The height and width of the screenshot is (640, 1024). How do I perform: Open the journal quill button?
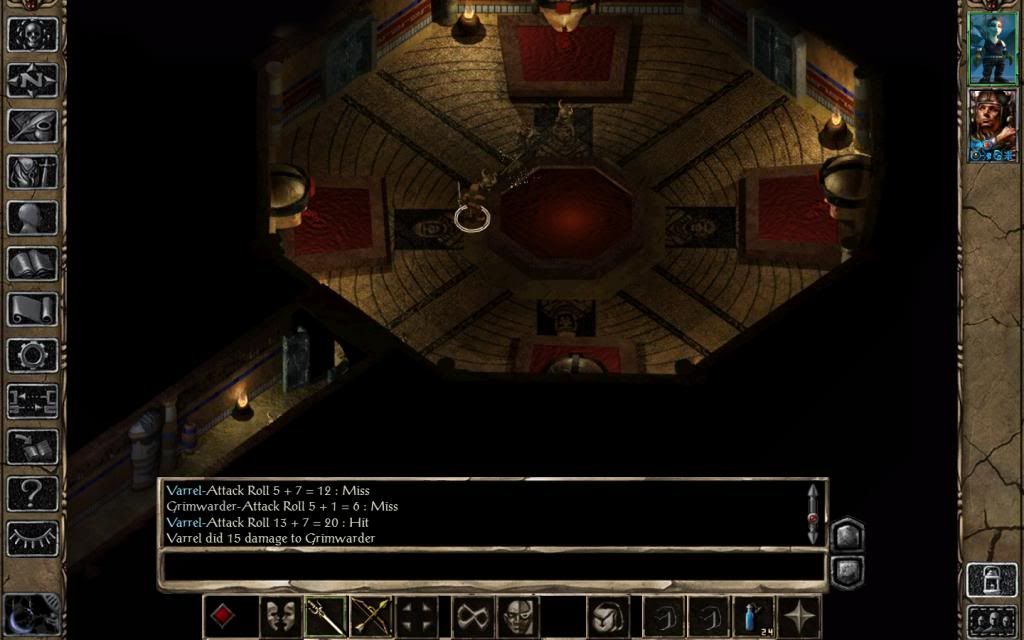(x=32, y=126)
